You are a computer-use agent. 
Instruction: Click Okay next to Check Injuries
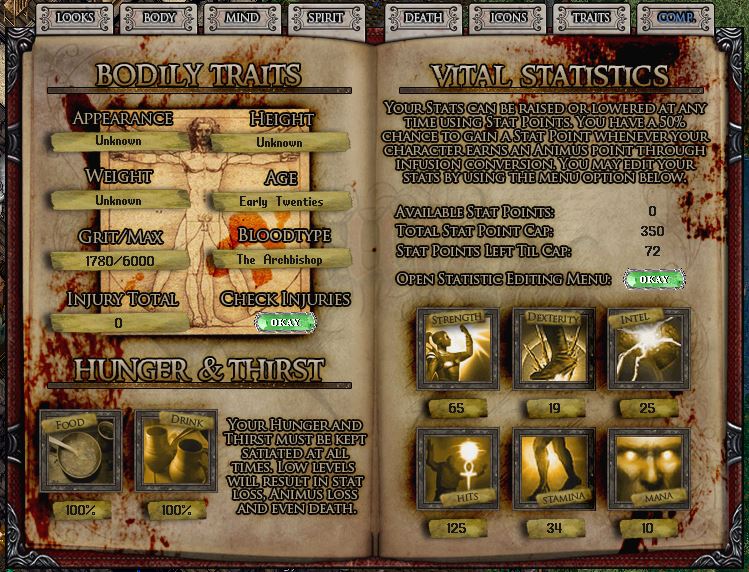[285, 323]
